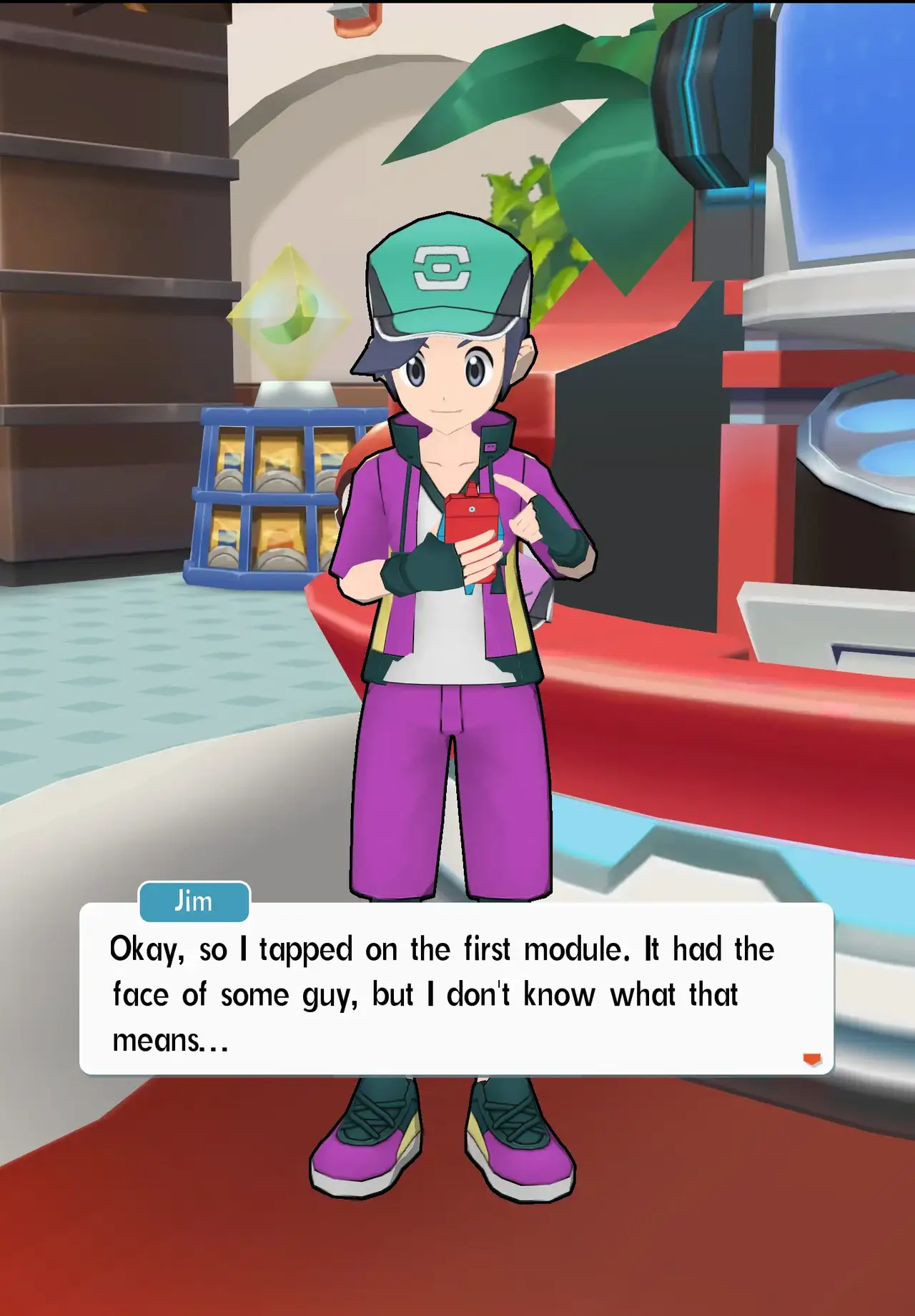
Task: Tap Jim's dialogue text box to continue
Action: click(456, 993)
